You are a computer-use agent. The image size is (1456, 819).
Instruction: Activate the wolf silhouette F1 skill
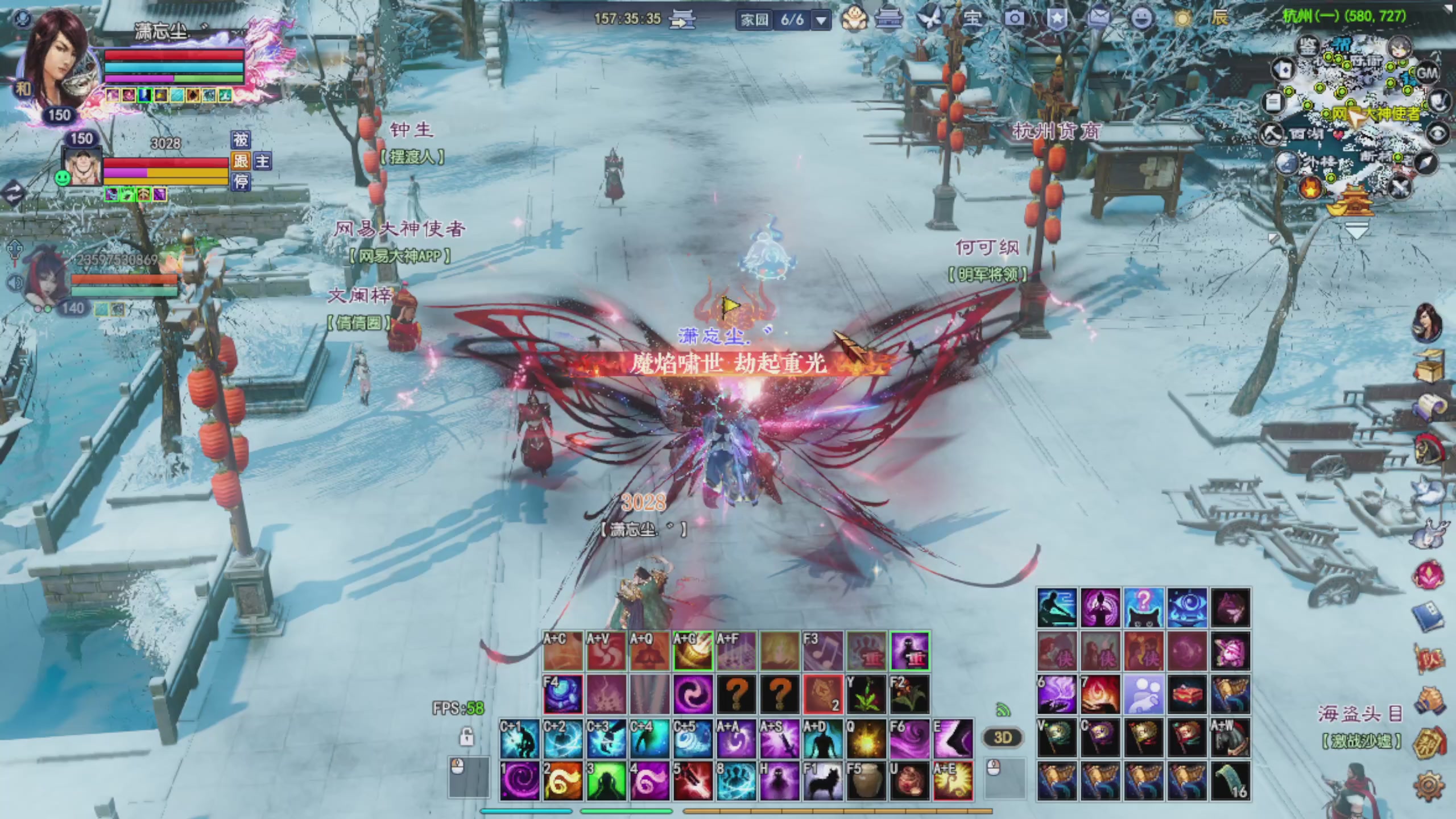click(x=822, y=781)
